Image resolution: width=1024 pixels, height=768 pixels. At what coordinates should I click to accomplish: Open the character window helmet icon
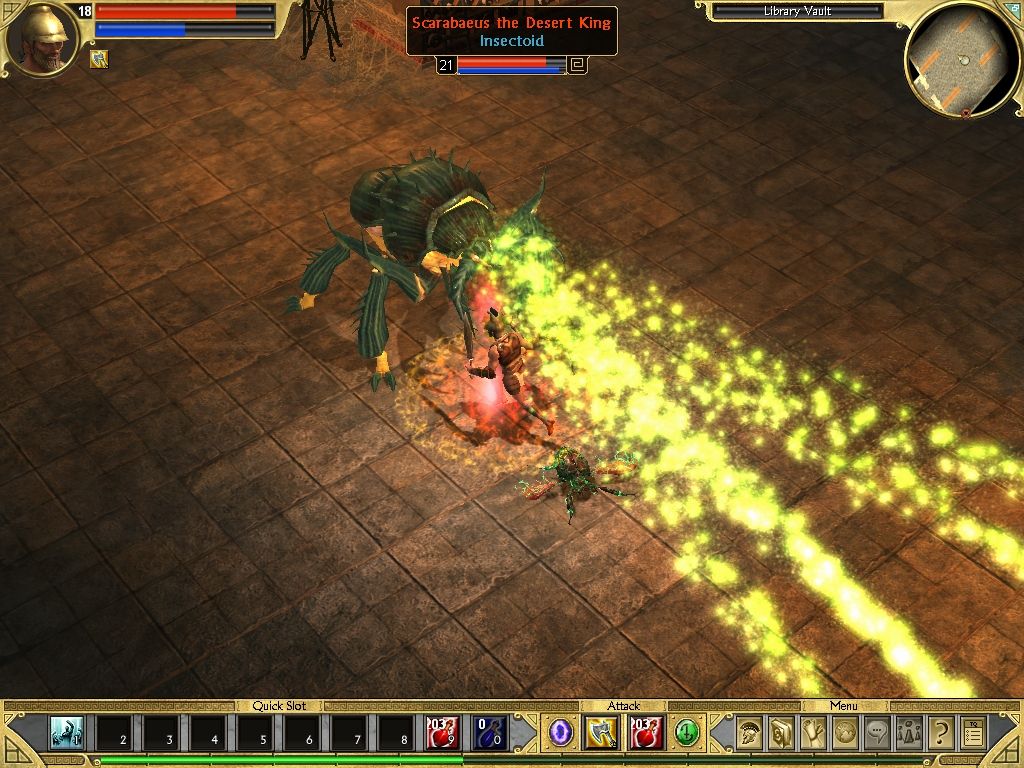click(749, 734)
